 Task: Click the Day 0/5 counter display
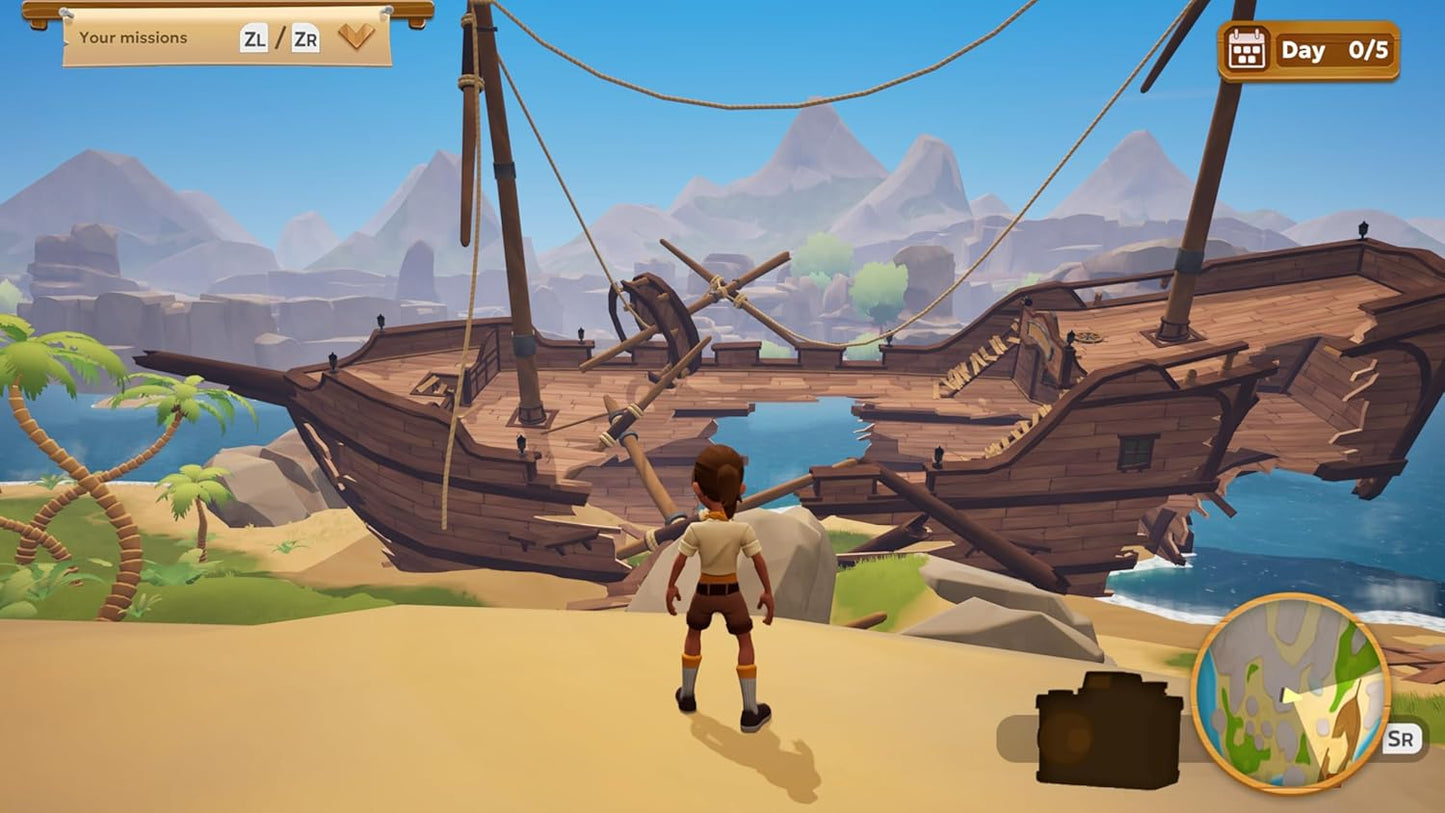tap(1335, 49)
